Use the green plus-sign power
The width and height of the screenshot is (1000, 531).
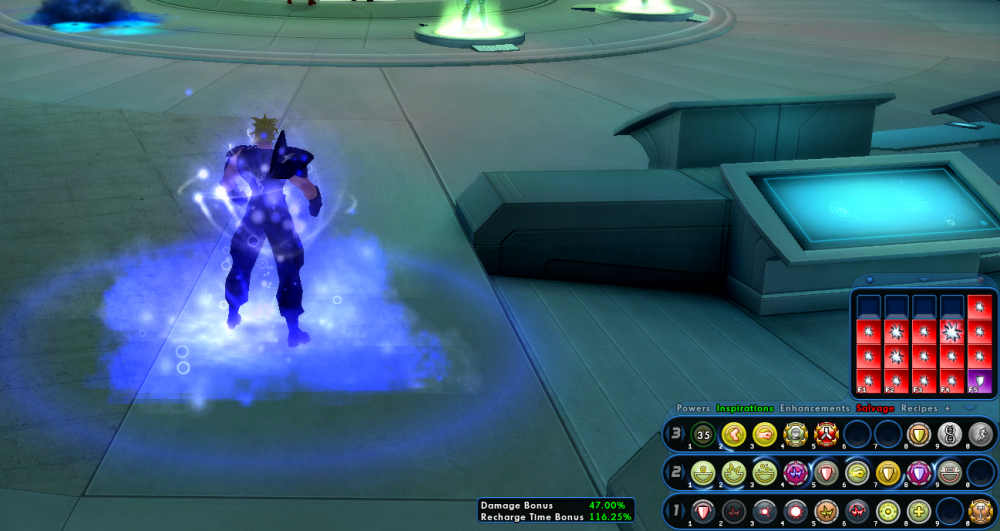919,509
